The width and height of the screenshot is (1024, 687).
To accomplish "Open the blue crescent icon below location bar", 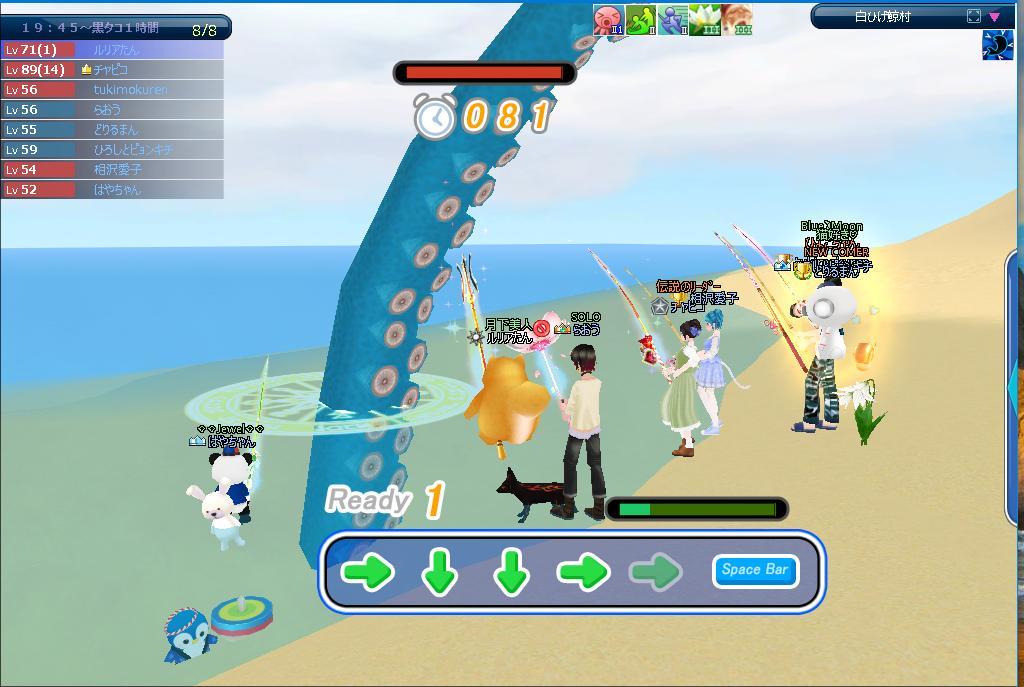I will pyautogui.click(x=997, y=46).
